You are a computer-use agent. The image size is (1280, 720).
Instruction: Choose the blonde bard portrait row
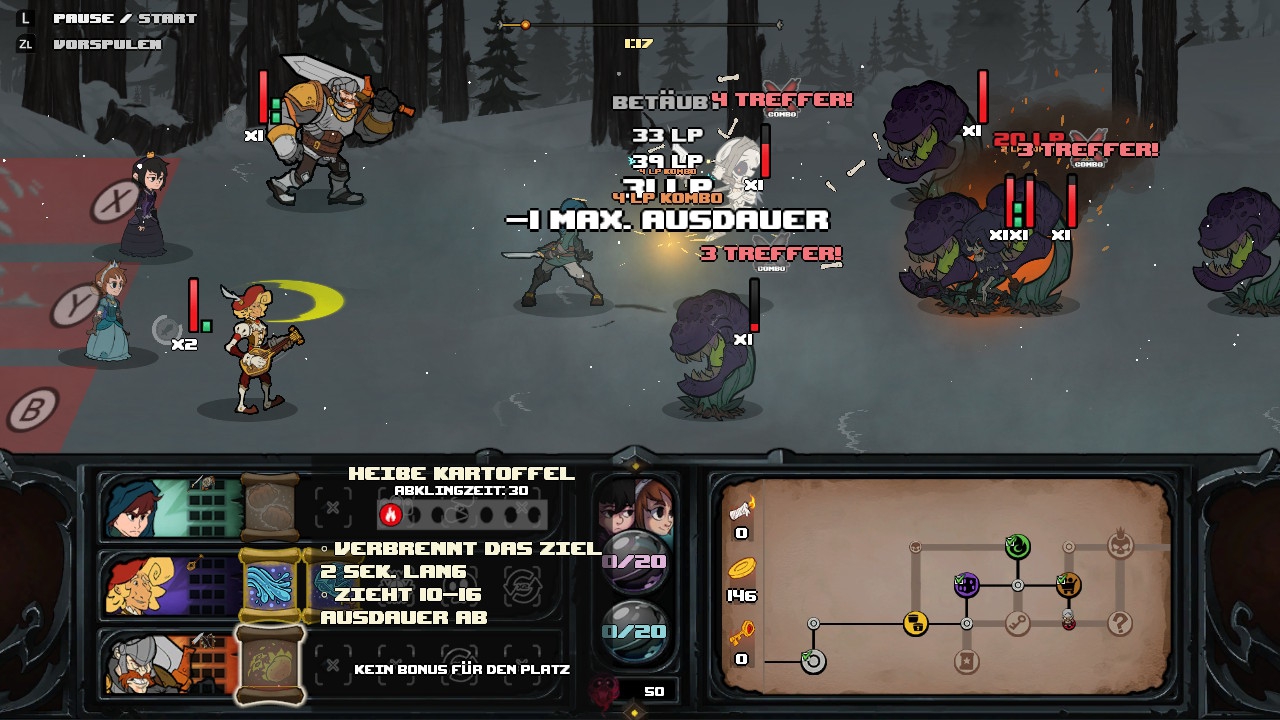(170, 586)
